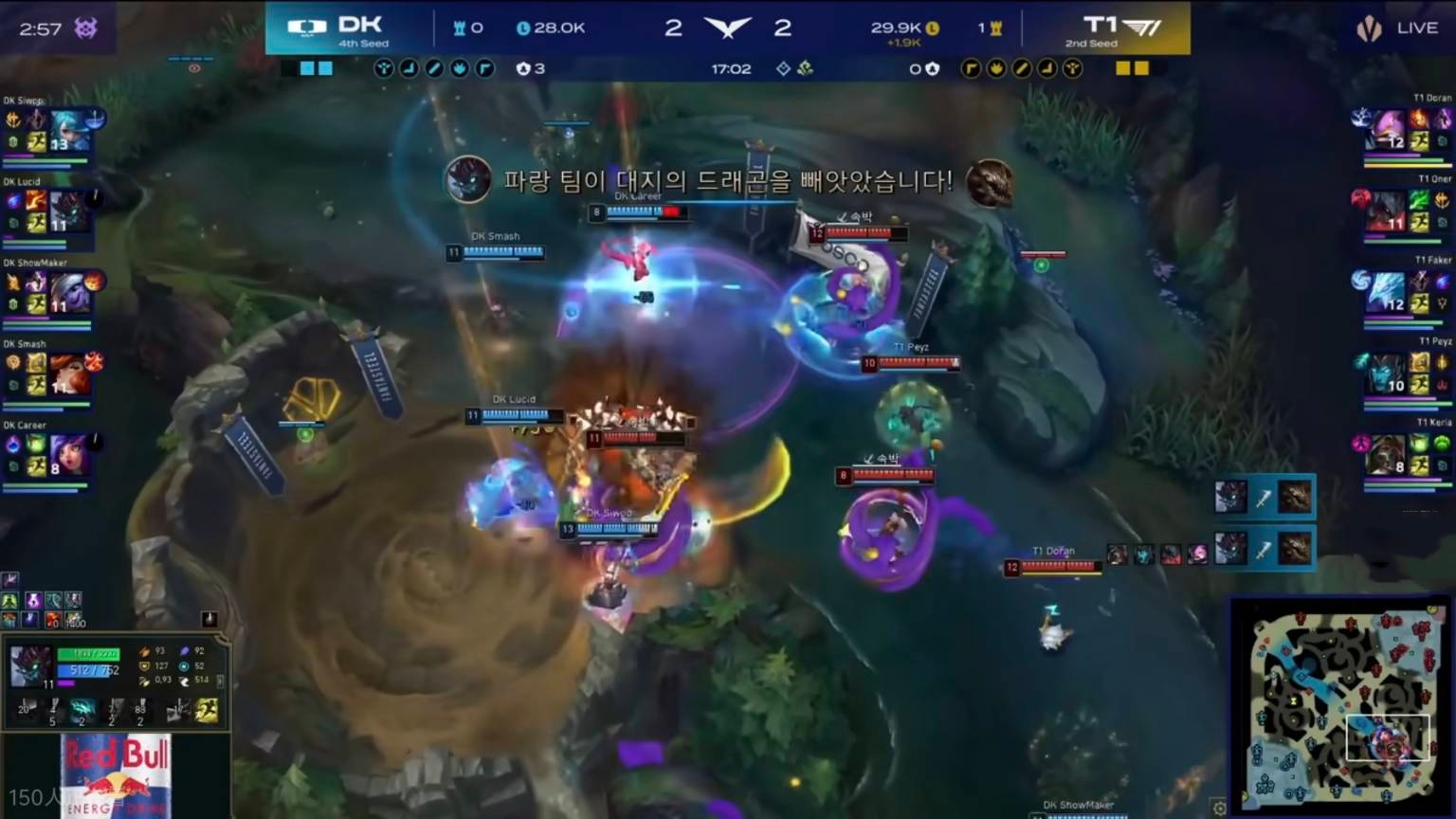1456x819 pixels.
Task: Click the gear icon beside the minimap
Action: click(1220, 809)
